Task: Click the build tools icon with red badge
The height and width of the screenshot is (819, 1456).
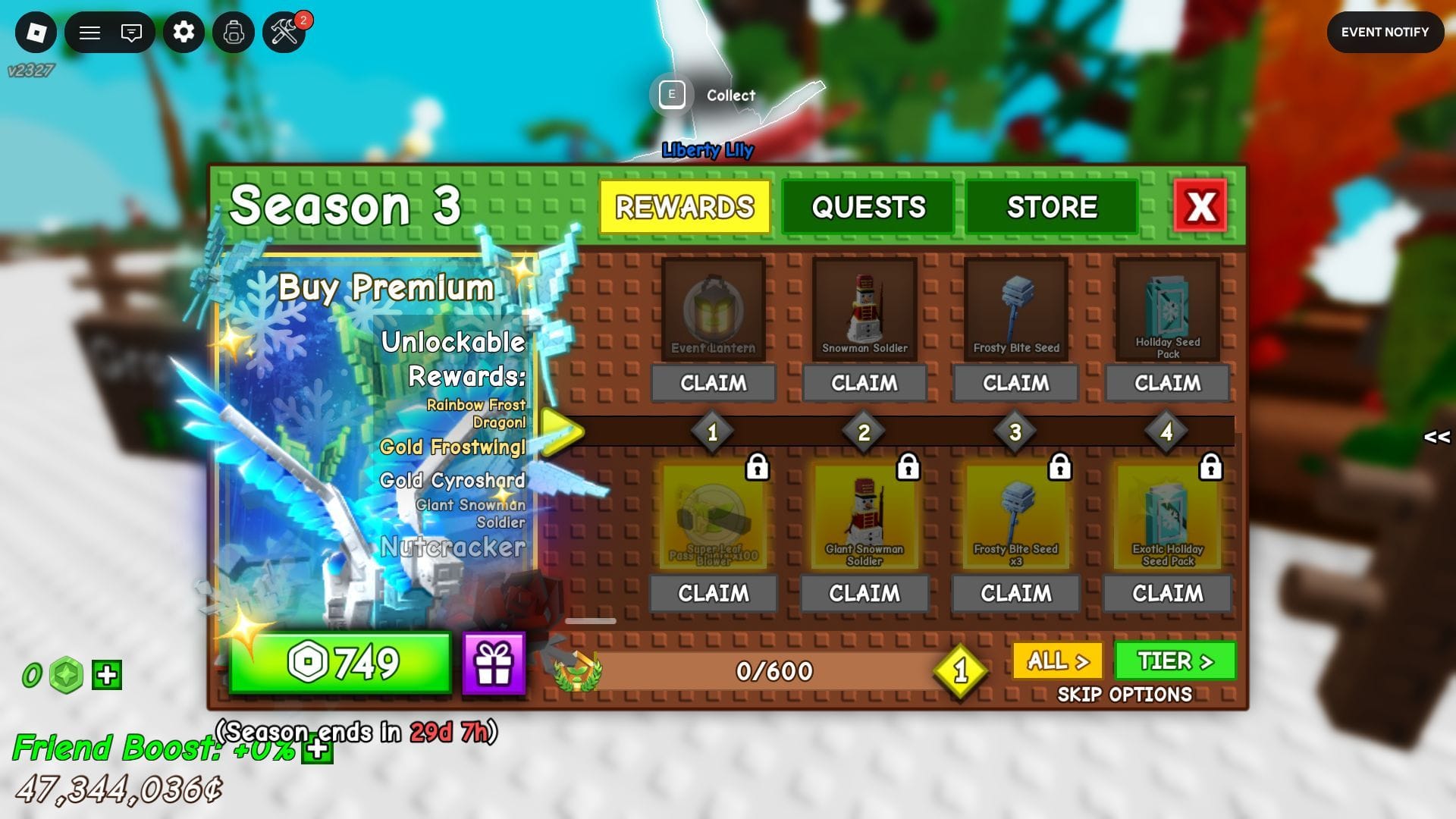Action: coord(286,33)
